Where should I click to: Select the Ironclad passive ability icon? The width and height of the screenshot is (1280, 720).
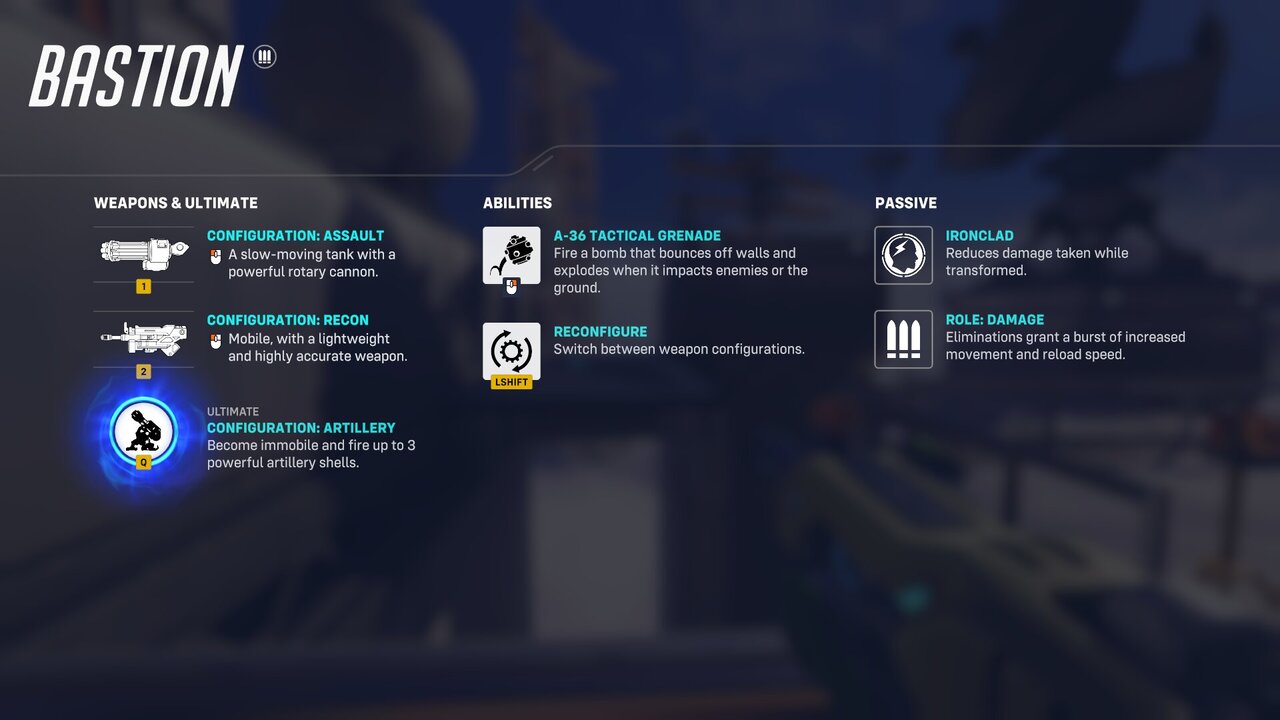click(x=903, y=254)
